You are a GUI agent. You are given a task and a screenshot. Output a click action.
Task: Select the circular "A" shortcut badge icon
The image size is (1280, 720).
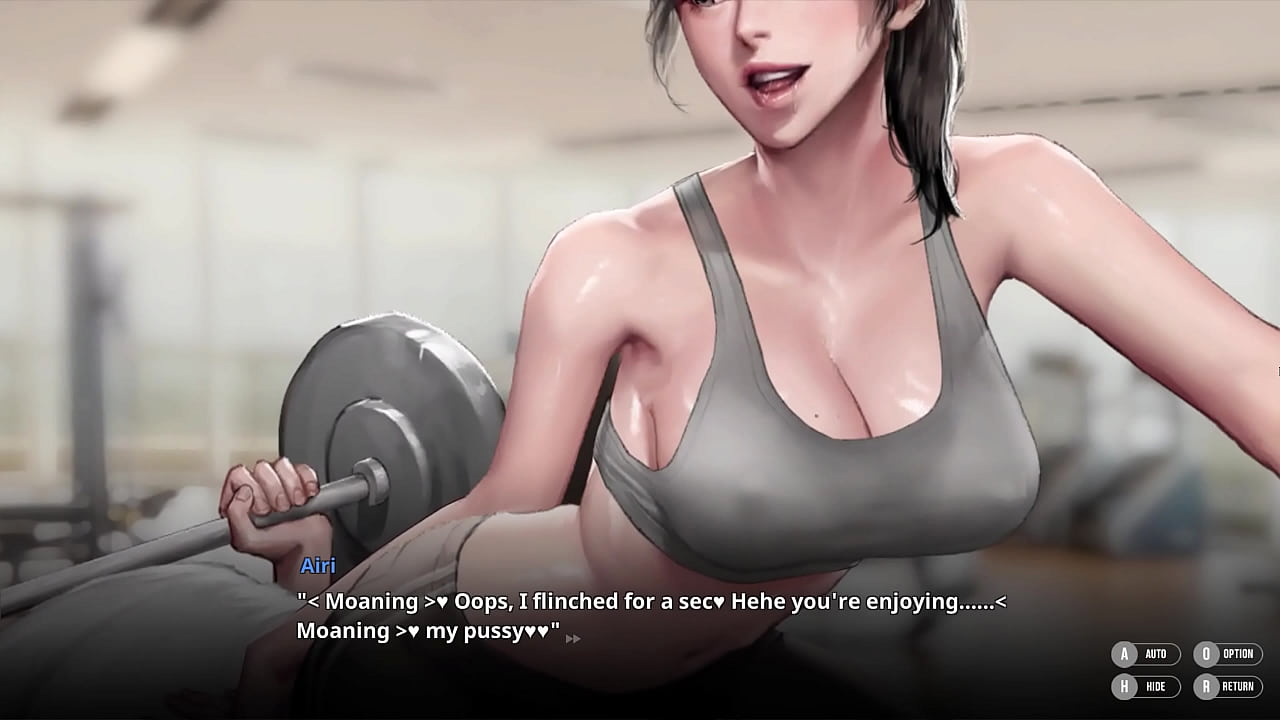click(1124, 654)
